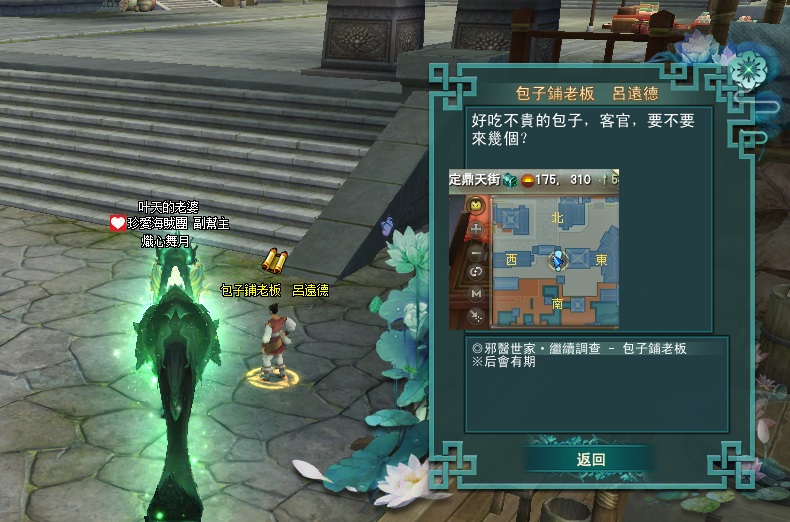Click the 返回 button in the dialog
The image size is (790, 522).
tap(590, 460)
